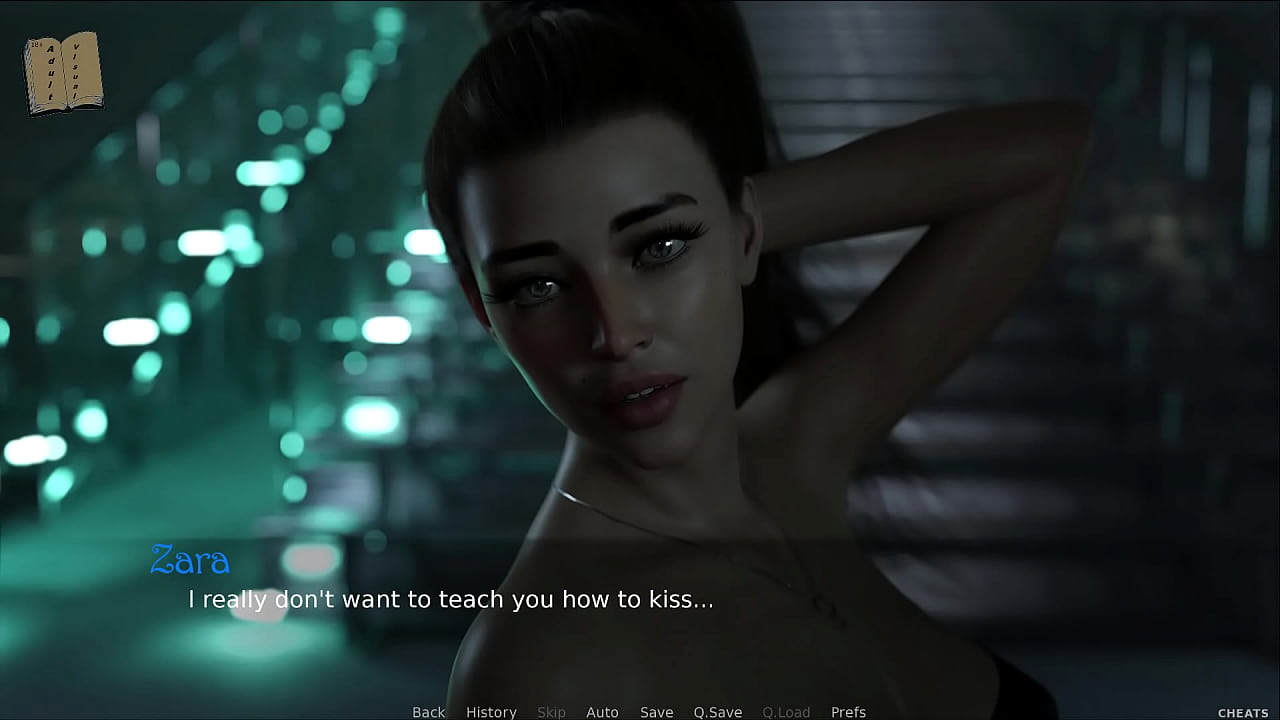Open the Save game menu
The height and width of the screenshot is (720, 1280).
click(x=656, y=712)
